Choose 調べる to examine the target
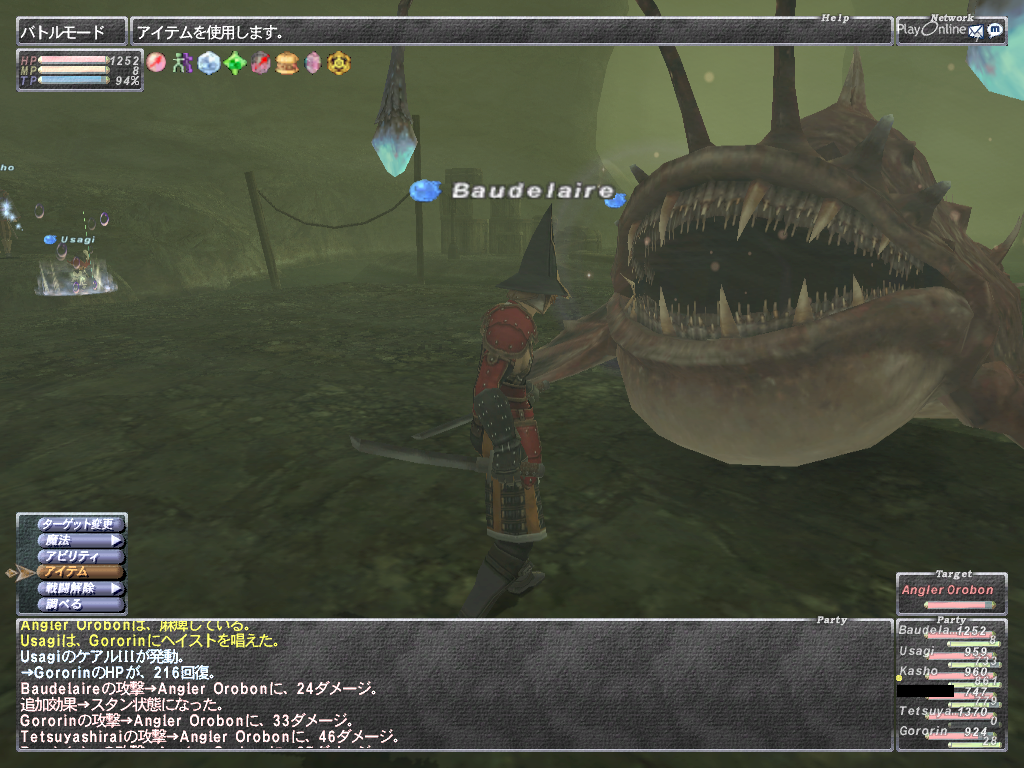Screen dimensions: 1024x768 (80, 604)
